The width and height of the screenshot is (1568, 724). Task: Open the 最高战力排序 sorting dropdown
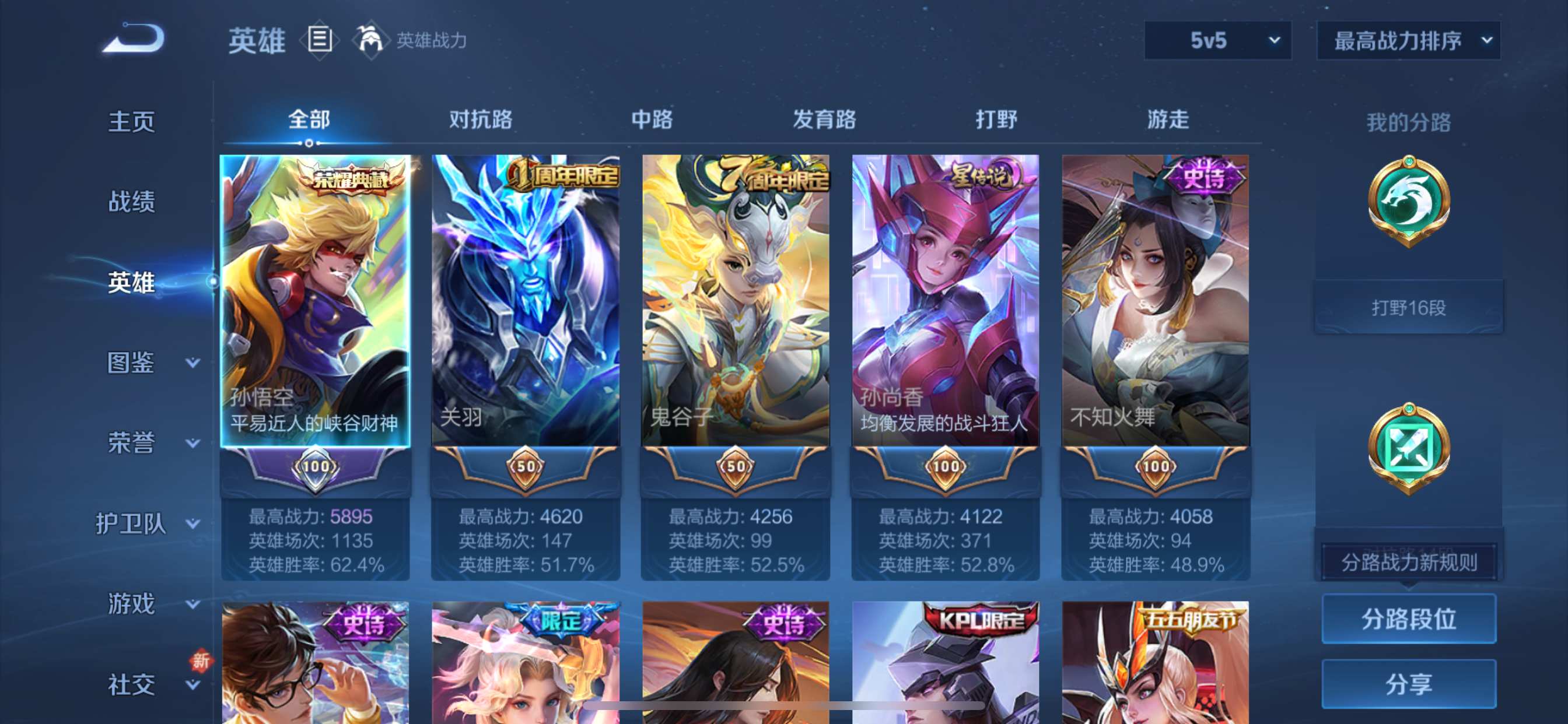tap(1408, 41)
